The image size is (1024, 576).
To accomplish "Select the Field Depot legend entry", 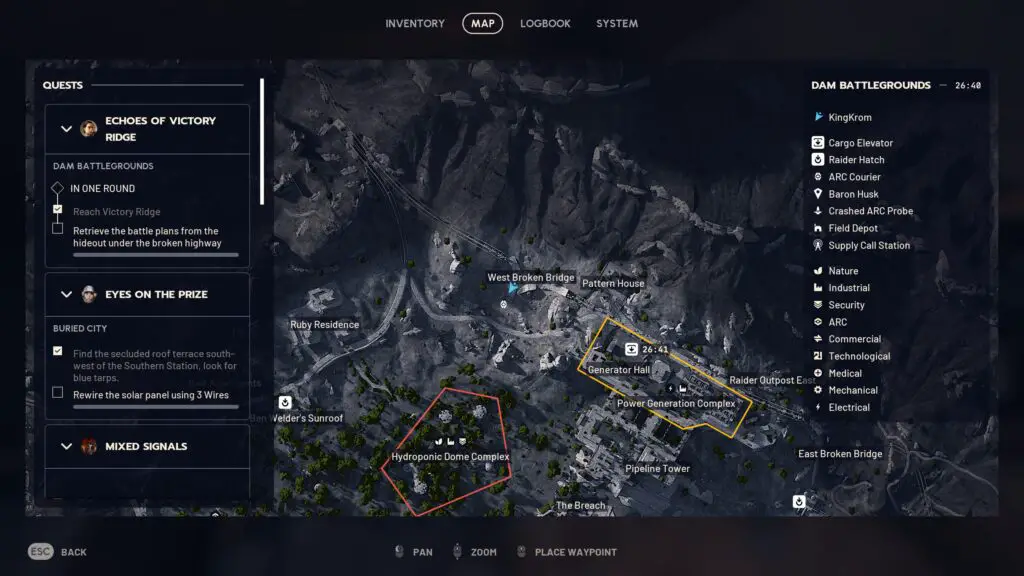I will 853,228.
